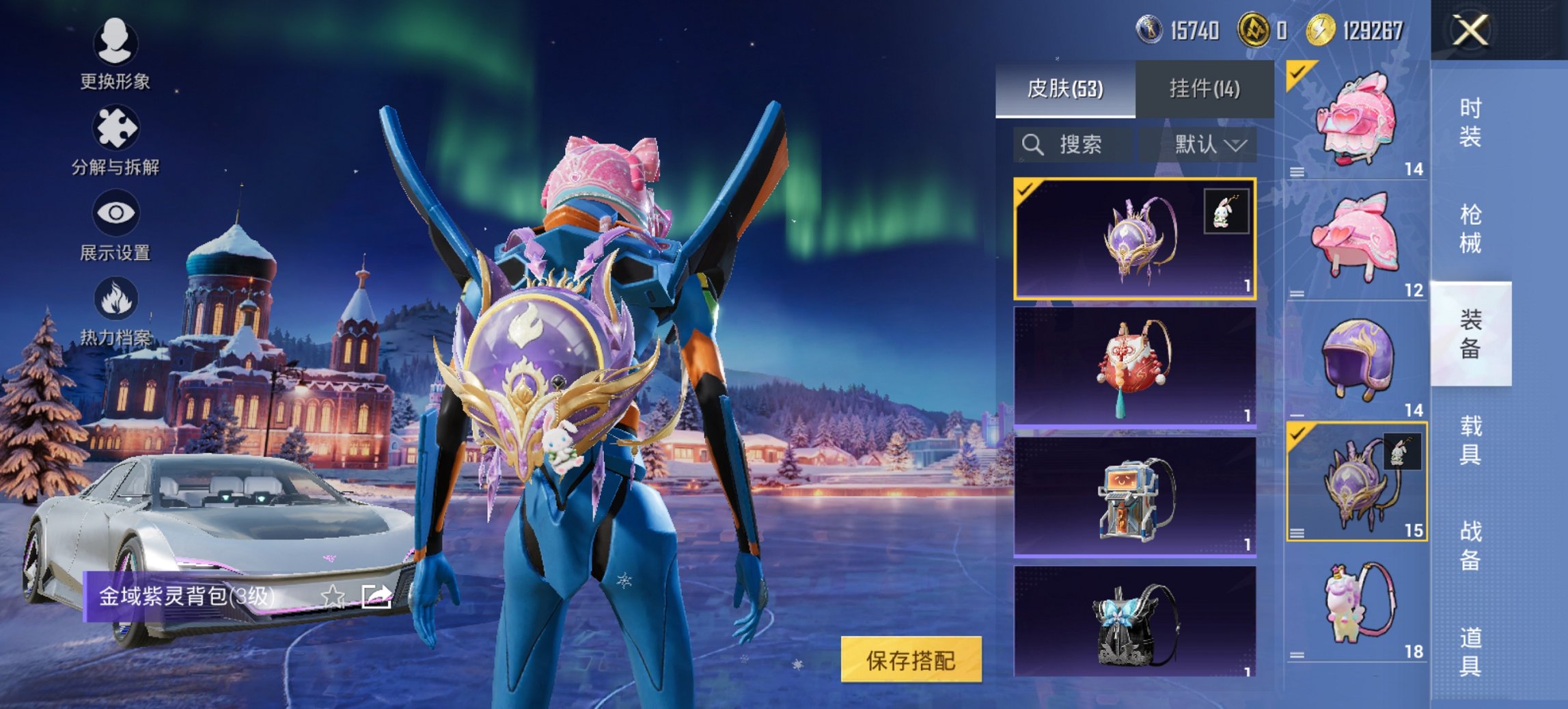Select the black butterfly bow backpack skin
The width and height of the screenshot is (1568, 709).
(1134, 622)
